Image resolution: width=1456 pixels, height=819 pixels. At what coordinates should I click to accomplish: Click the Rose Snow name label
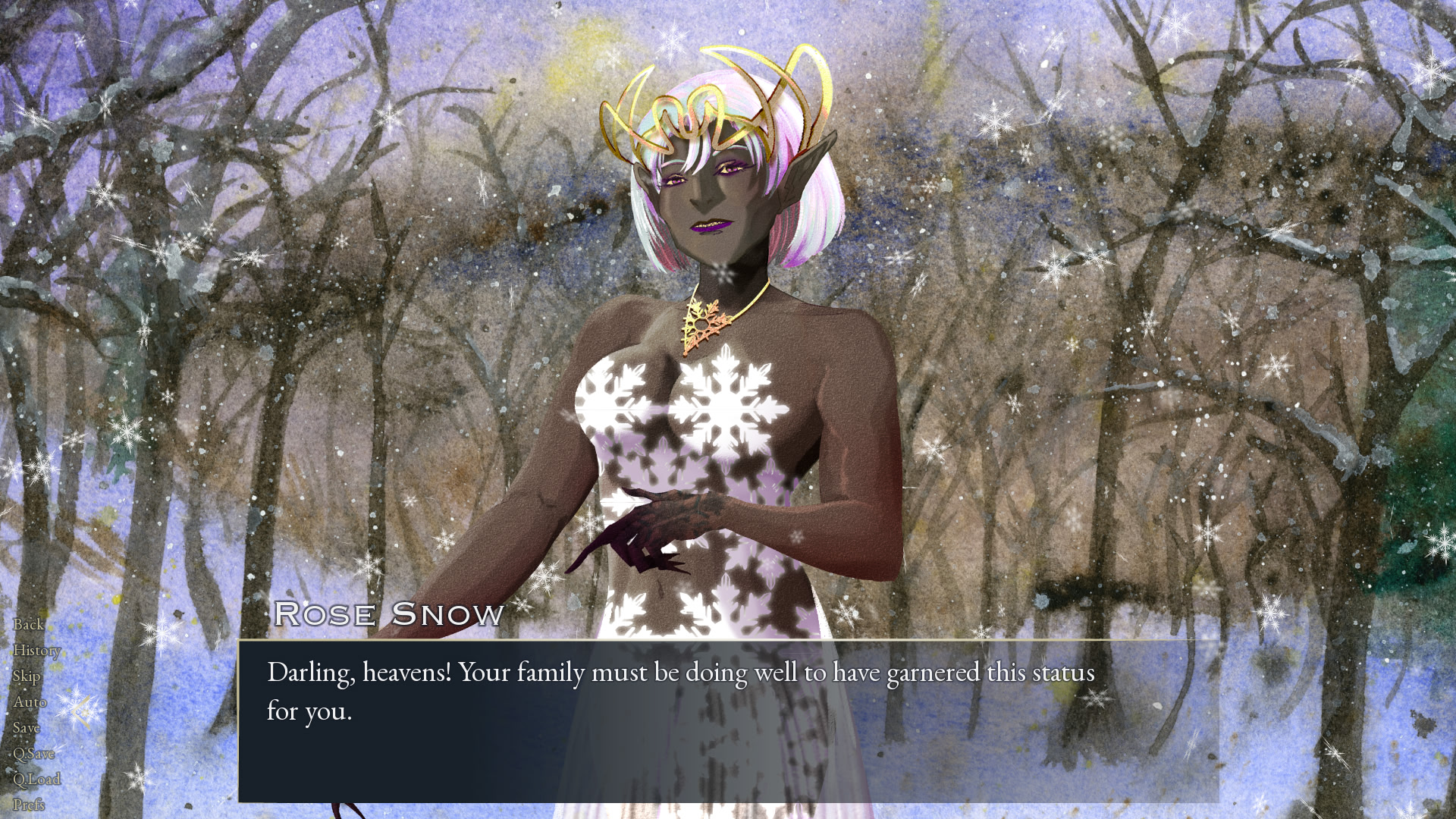[388, 614]
